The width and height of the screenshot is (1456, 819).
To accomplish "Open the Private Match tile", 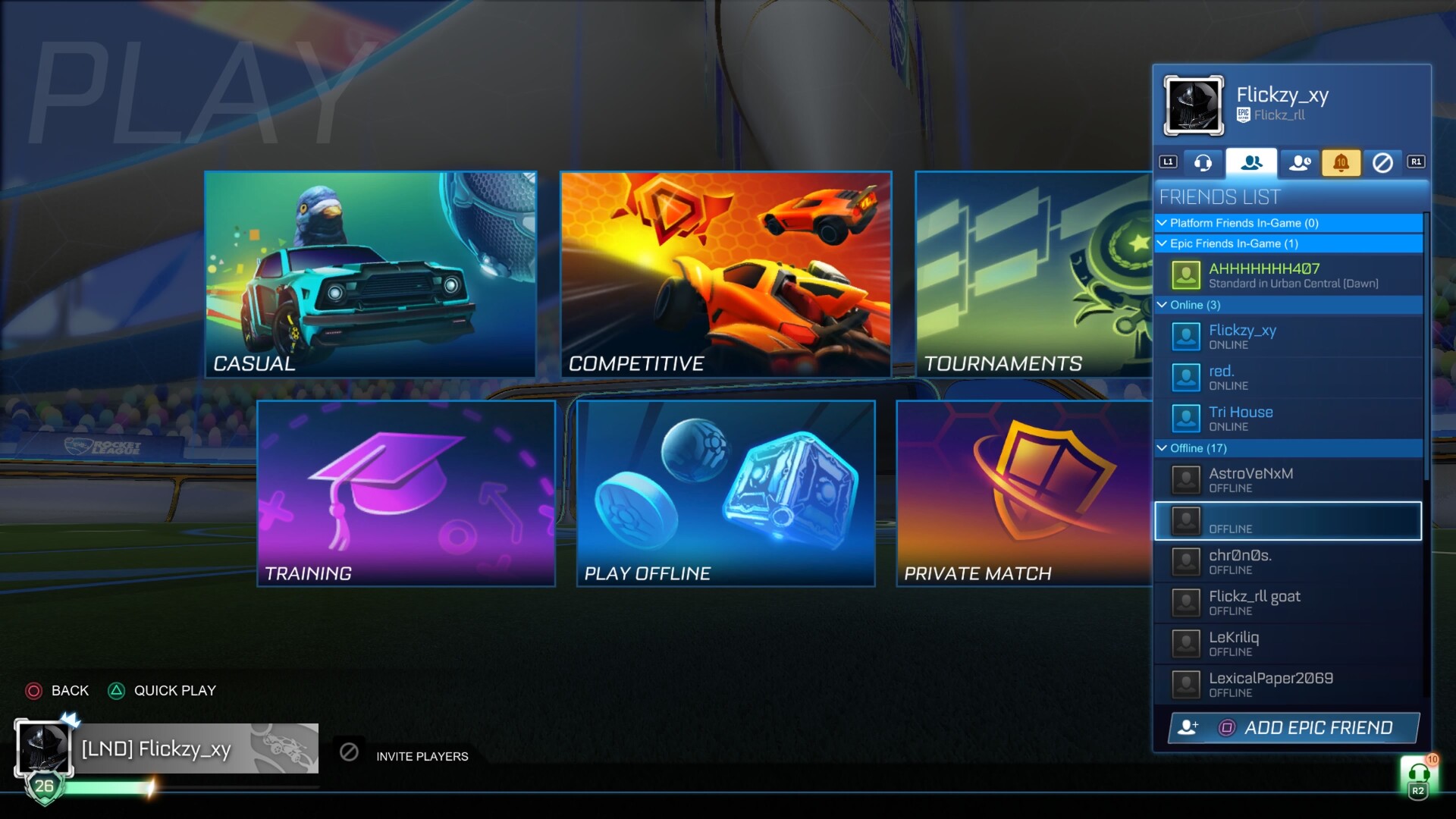I will click(x=1024, y=493).
